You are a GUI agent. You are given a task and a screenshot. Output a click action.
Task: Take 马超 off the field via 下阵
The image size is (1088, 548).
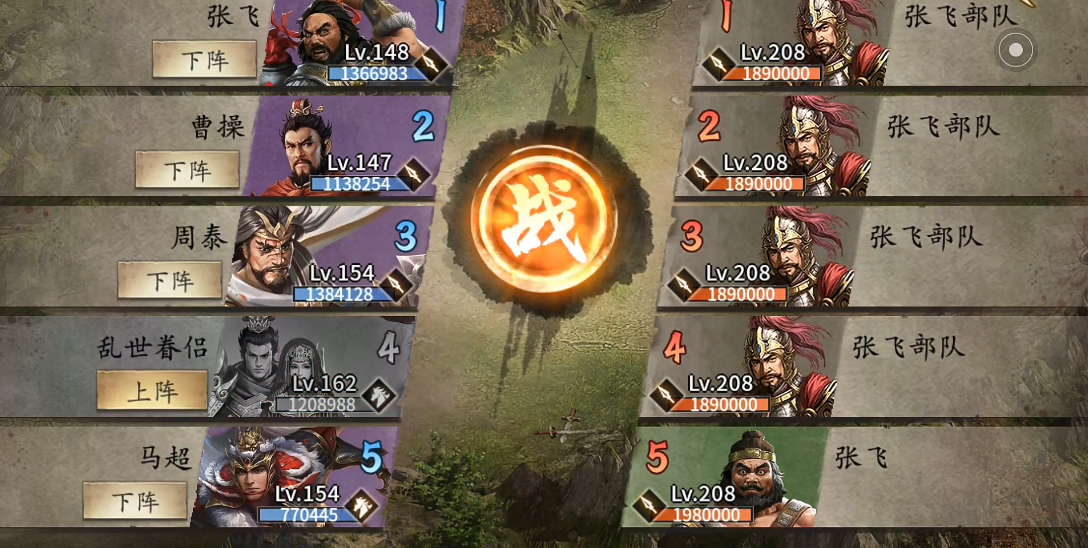(x=135, y=500)
